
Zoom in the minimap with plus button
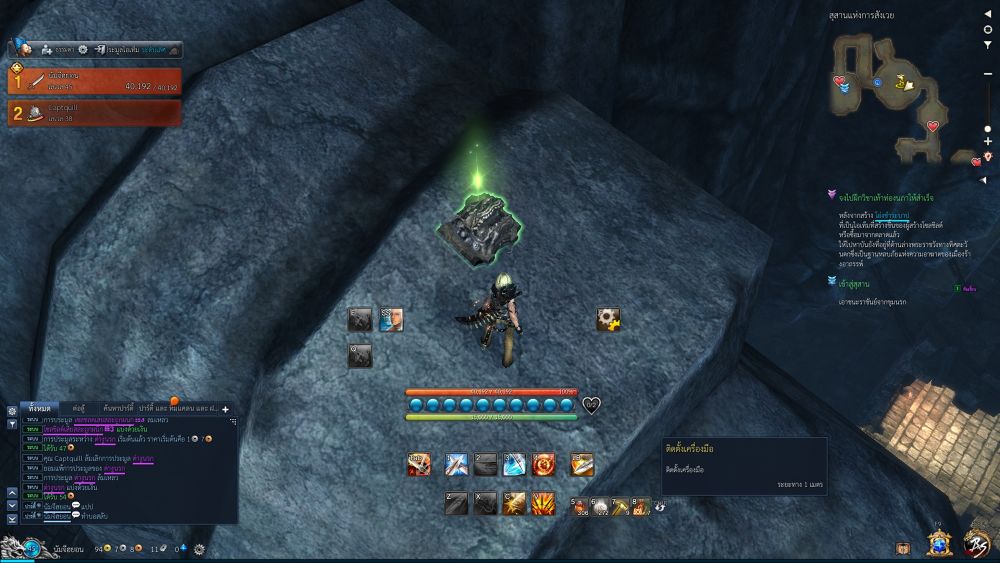point(988,142)
